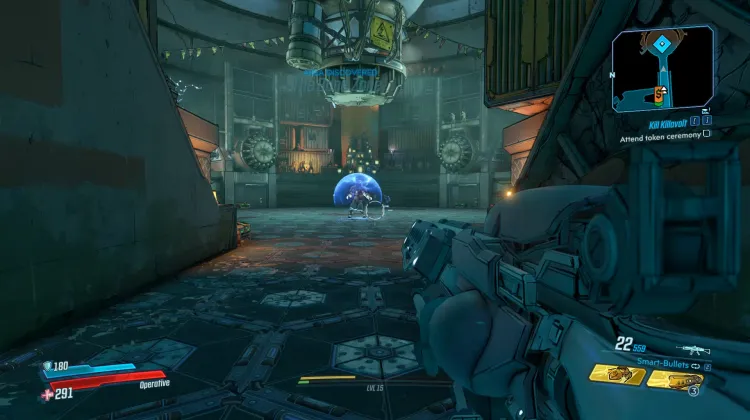Tick the Attend token ceremony objective checkbox
The height and width of the screenshot is (420, 750).
pos(707,133)
